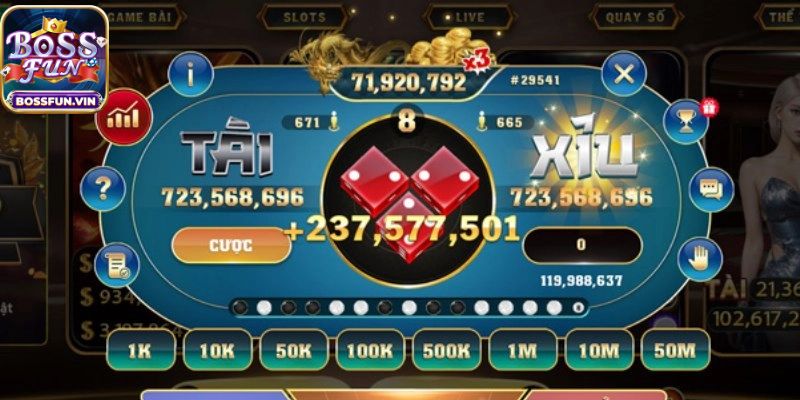Switch to the Slots tab
Viewport: 800px width, 400px height.
click(305, 17)
